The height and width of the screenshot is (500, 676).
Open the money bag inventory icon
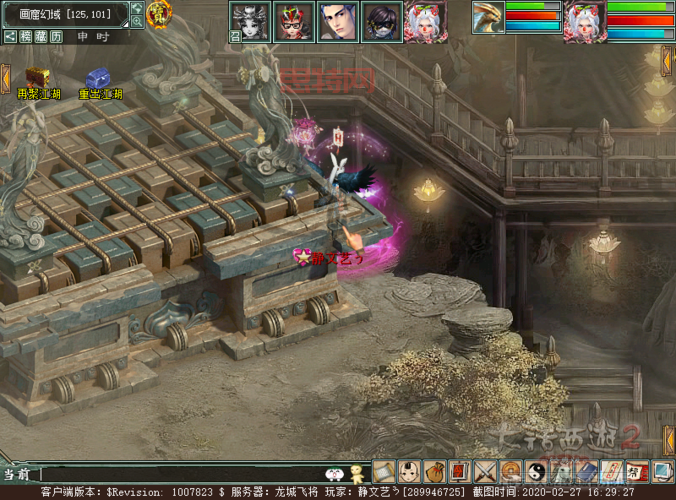[435, 471]
